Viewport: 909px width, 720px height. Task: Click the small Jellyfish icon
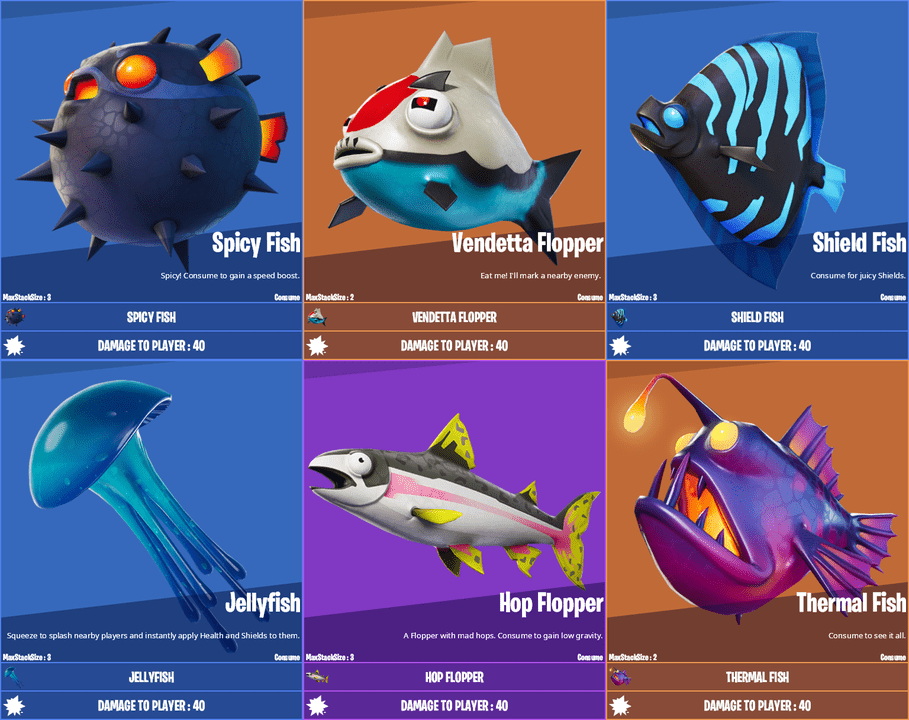(15, 677)
